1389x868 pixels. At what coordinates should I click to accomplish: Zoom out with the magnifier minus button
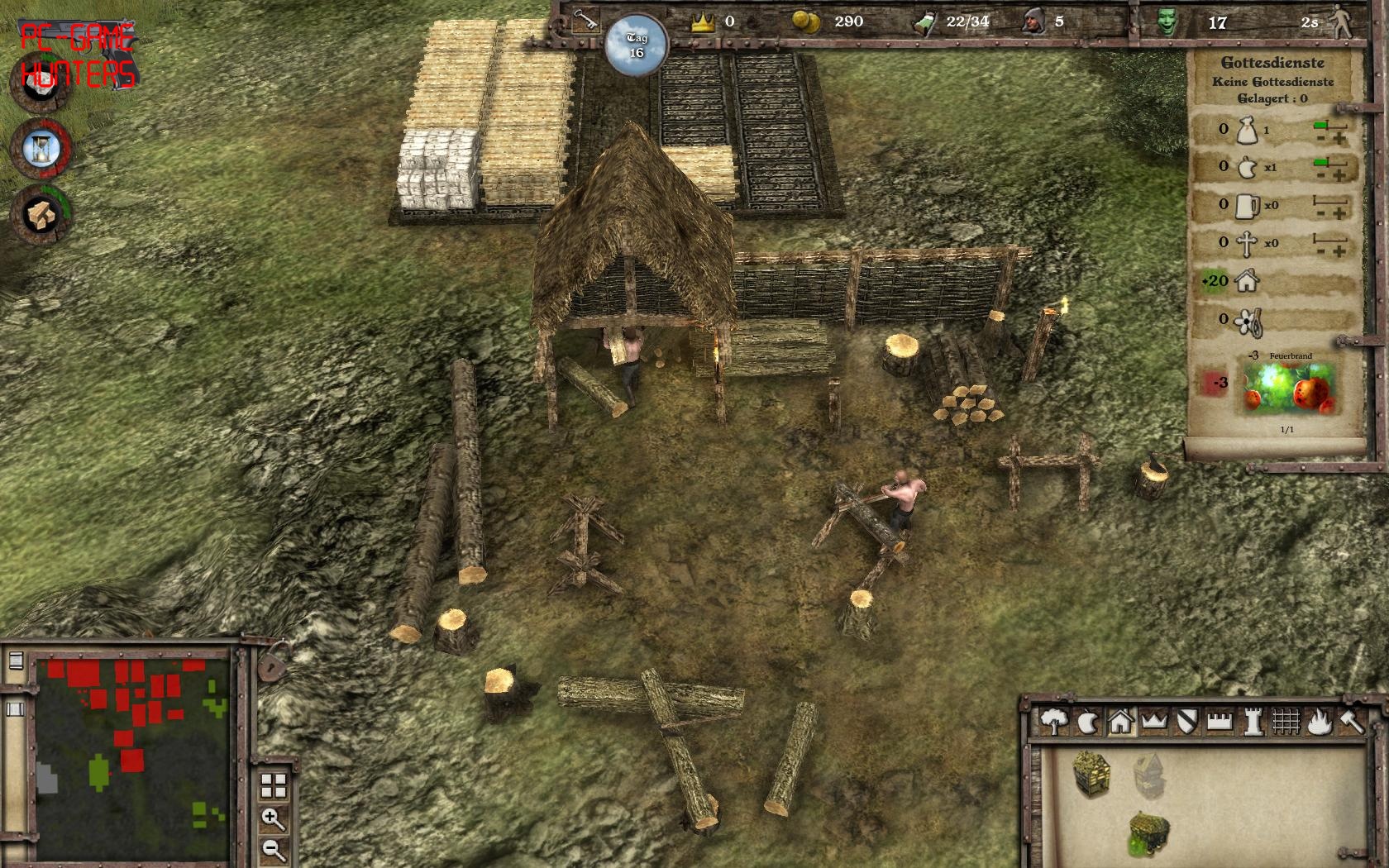[x=273, y=849]
